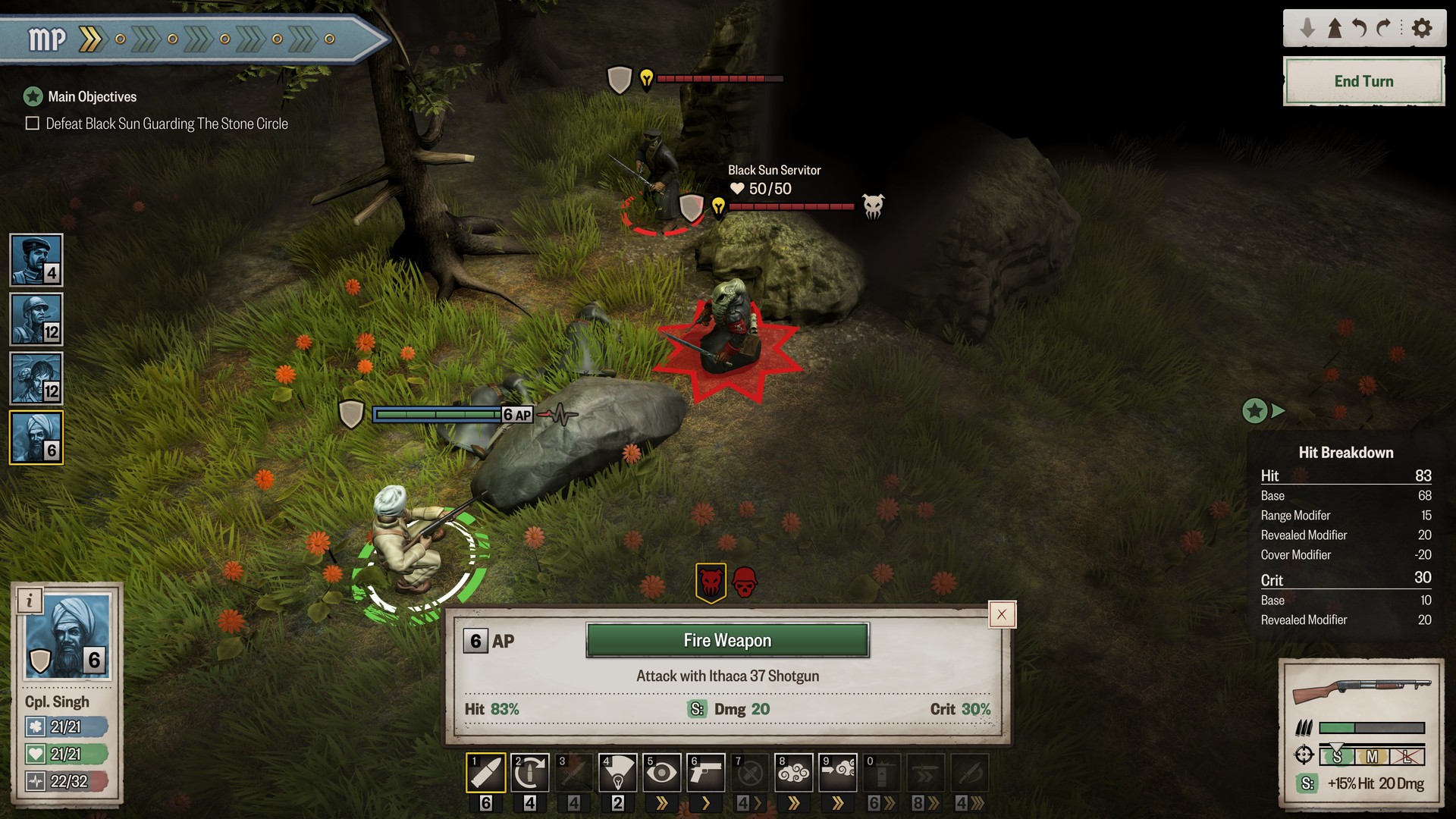Click the undo arrow icon

click(x=1361, y=27)
